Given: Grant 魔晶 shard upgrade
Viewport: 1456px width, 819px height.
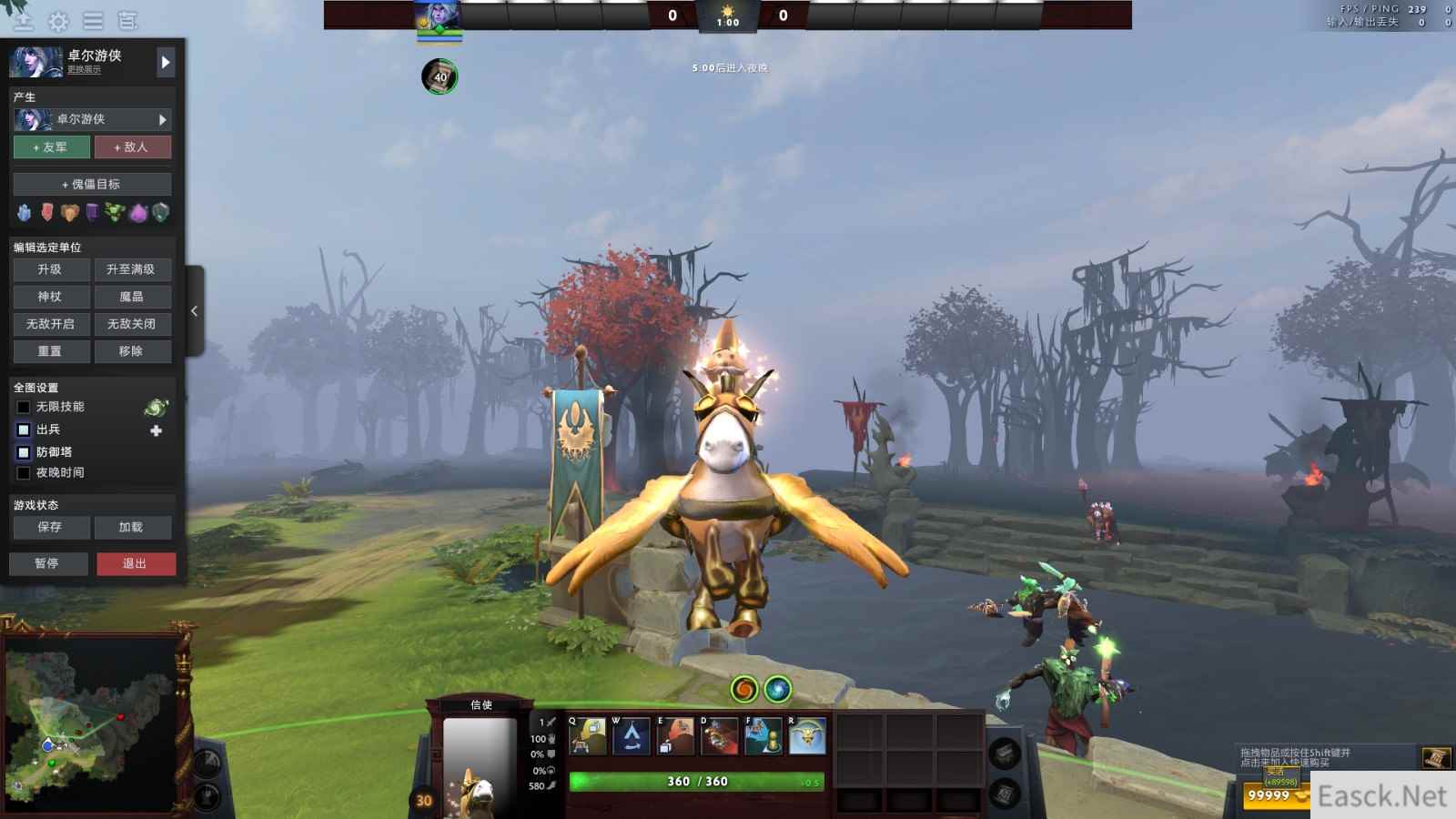Looking at the screenshot, I should coord(132,297).
